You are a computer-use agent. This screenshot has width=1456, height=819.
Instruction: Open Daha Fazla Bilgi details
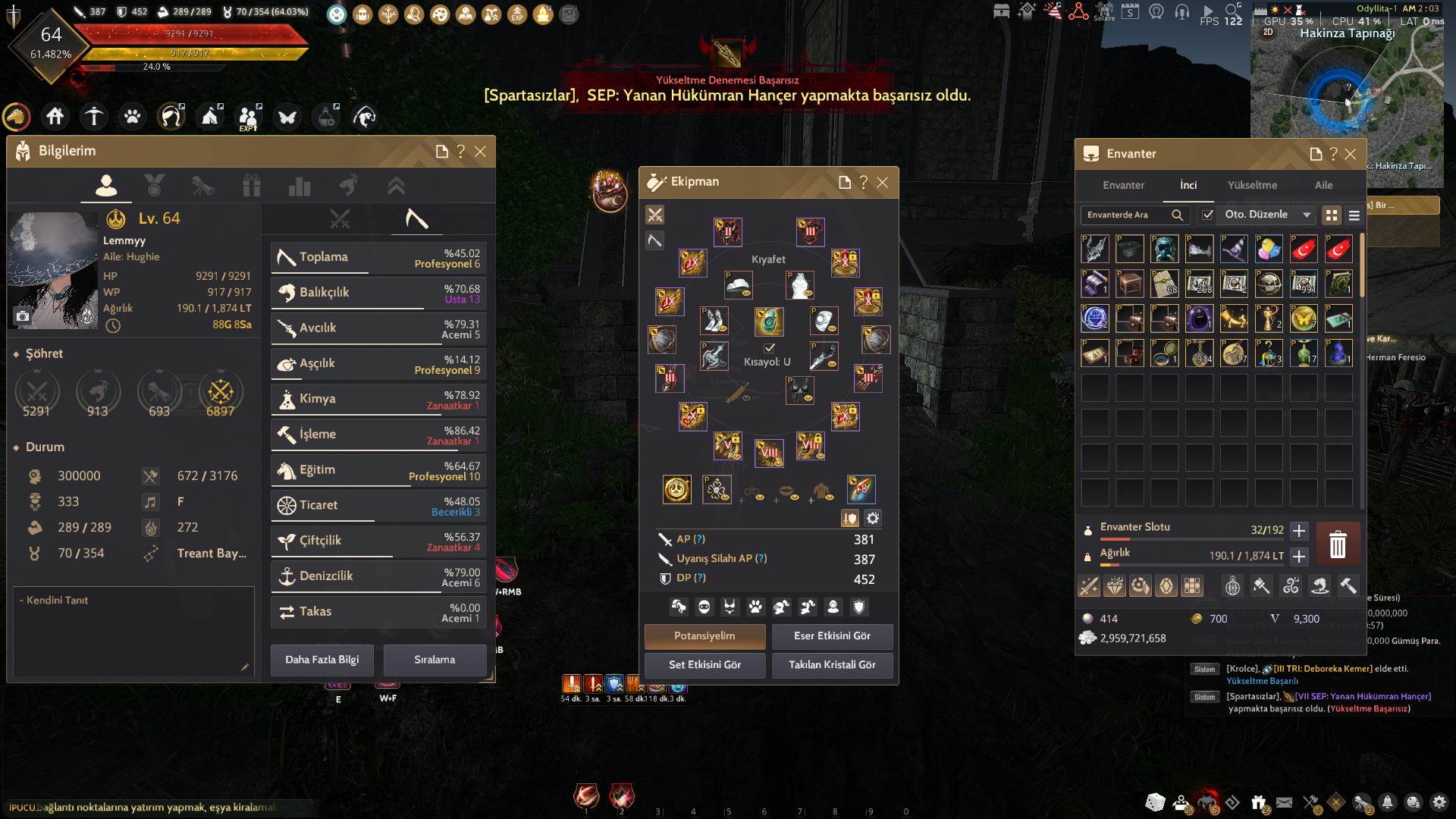coord(322,660)
